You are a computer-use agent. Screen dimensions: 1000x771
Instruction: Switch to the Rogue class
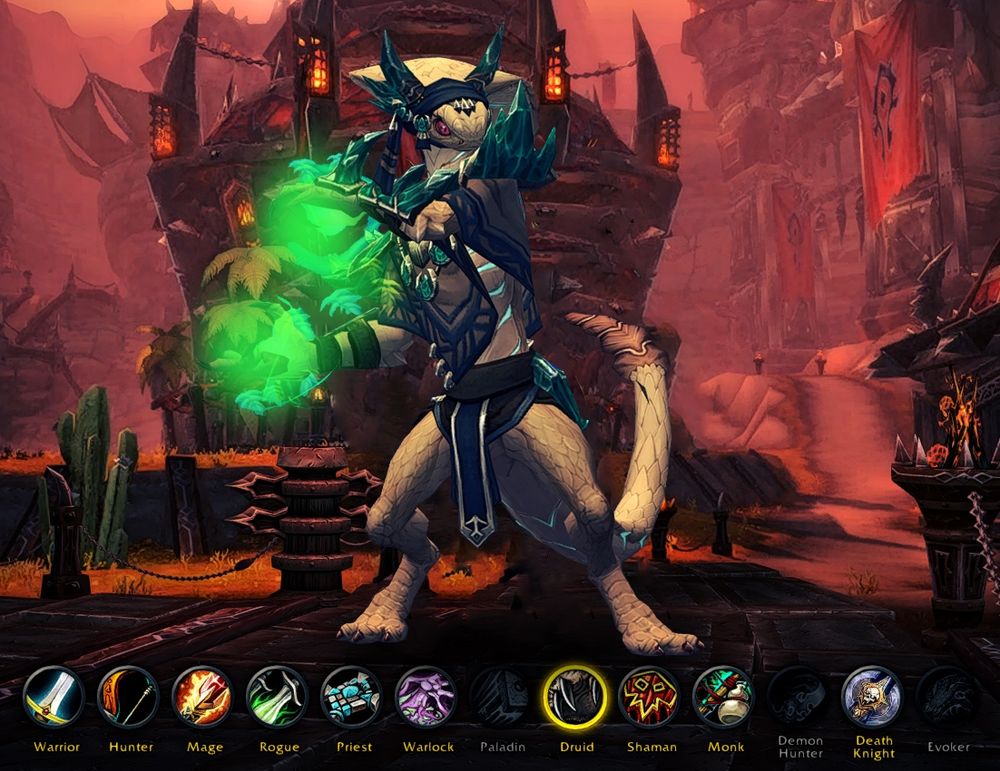point(276,696)
